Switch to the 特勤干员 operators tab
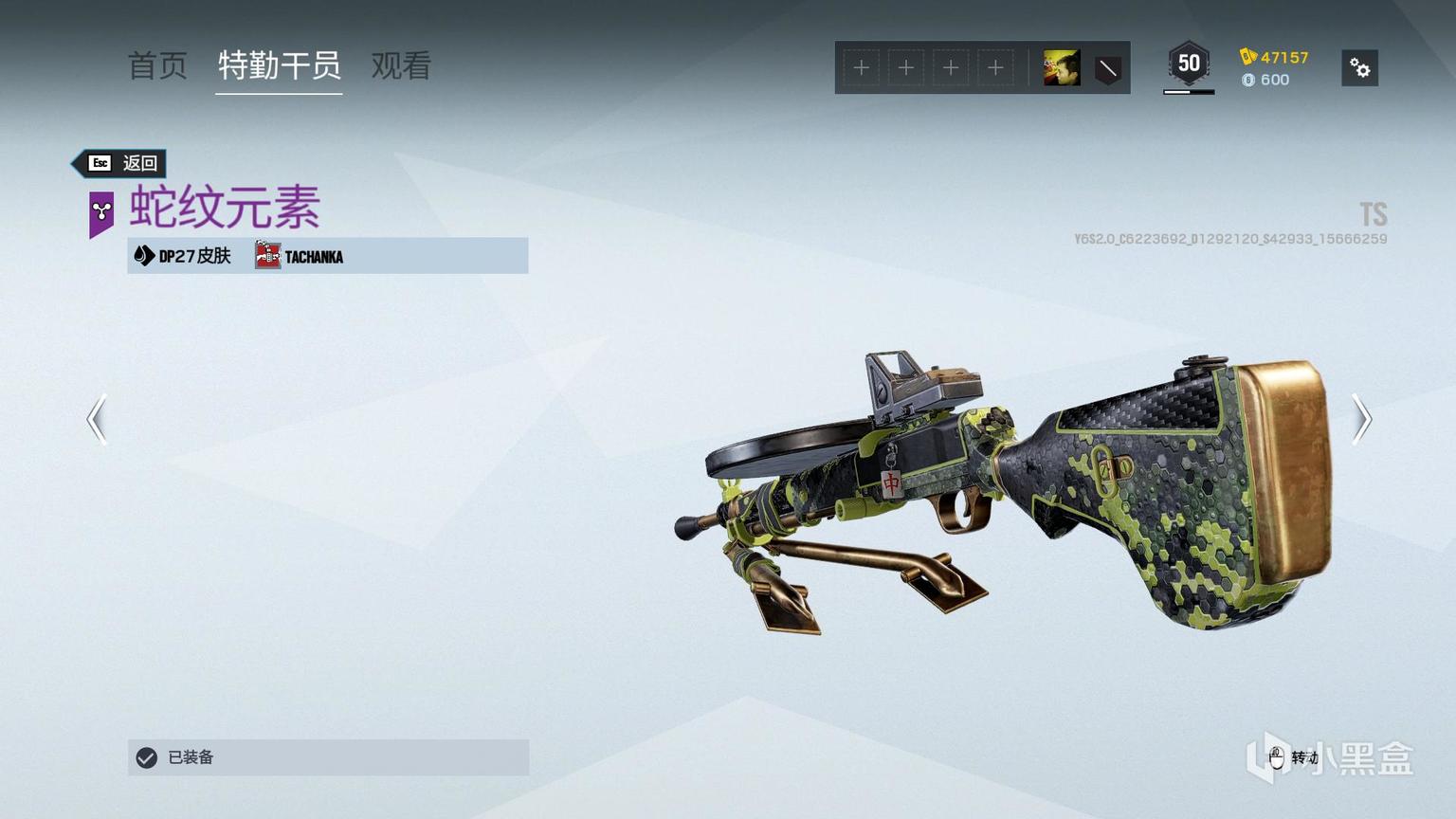The image size is (1456, 819). click(x=279, y=66)
